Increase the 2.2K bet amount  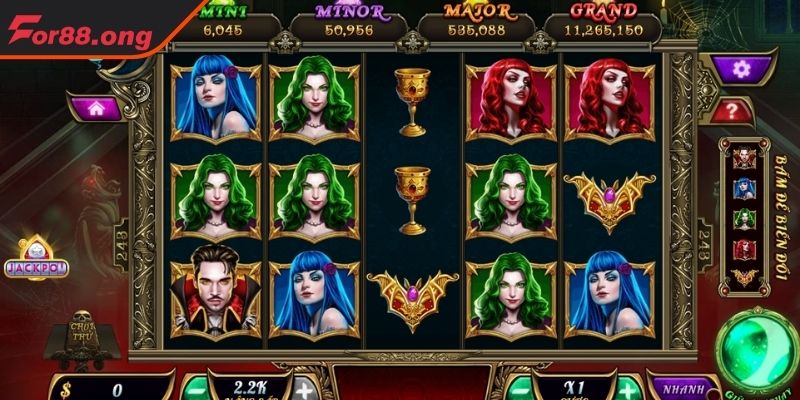305,389
